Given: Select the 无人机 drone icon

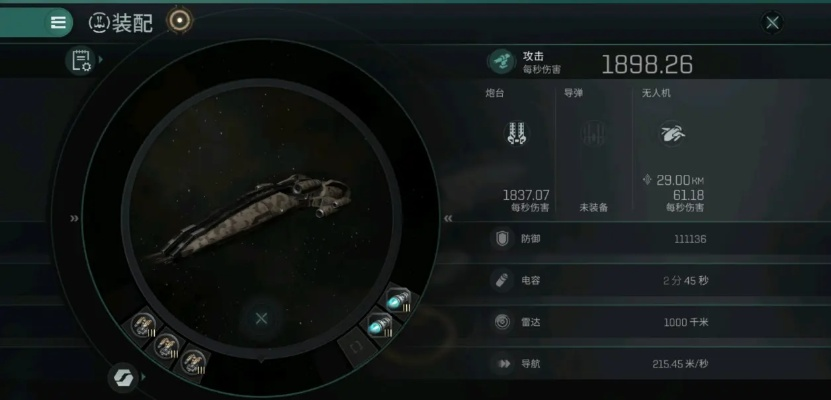Looking at the screenshot, I should [670, 133].
